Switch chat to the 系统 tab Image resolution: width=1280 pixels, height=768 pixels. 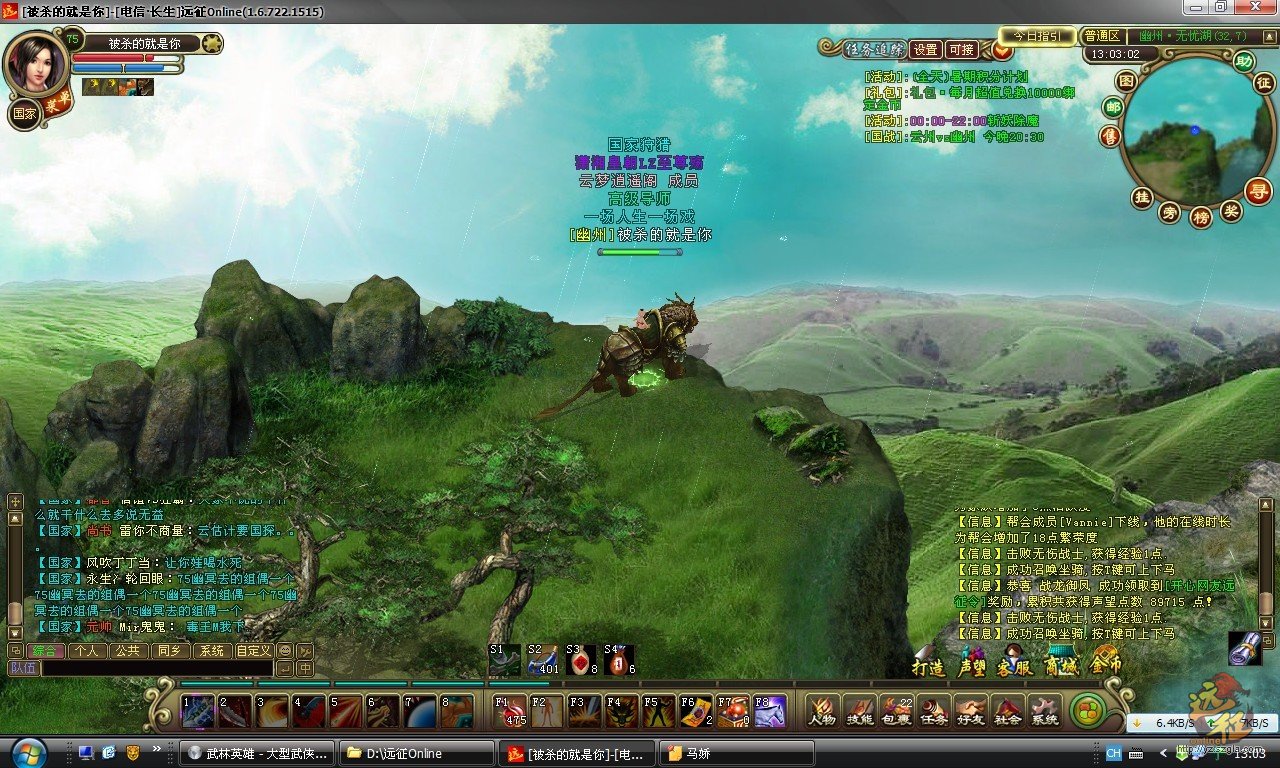[211, 650]
